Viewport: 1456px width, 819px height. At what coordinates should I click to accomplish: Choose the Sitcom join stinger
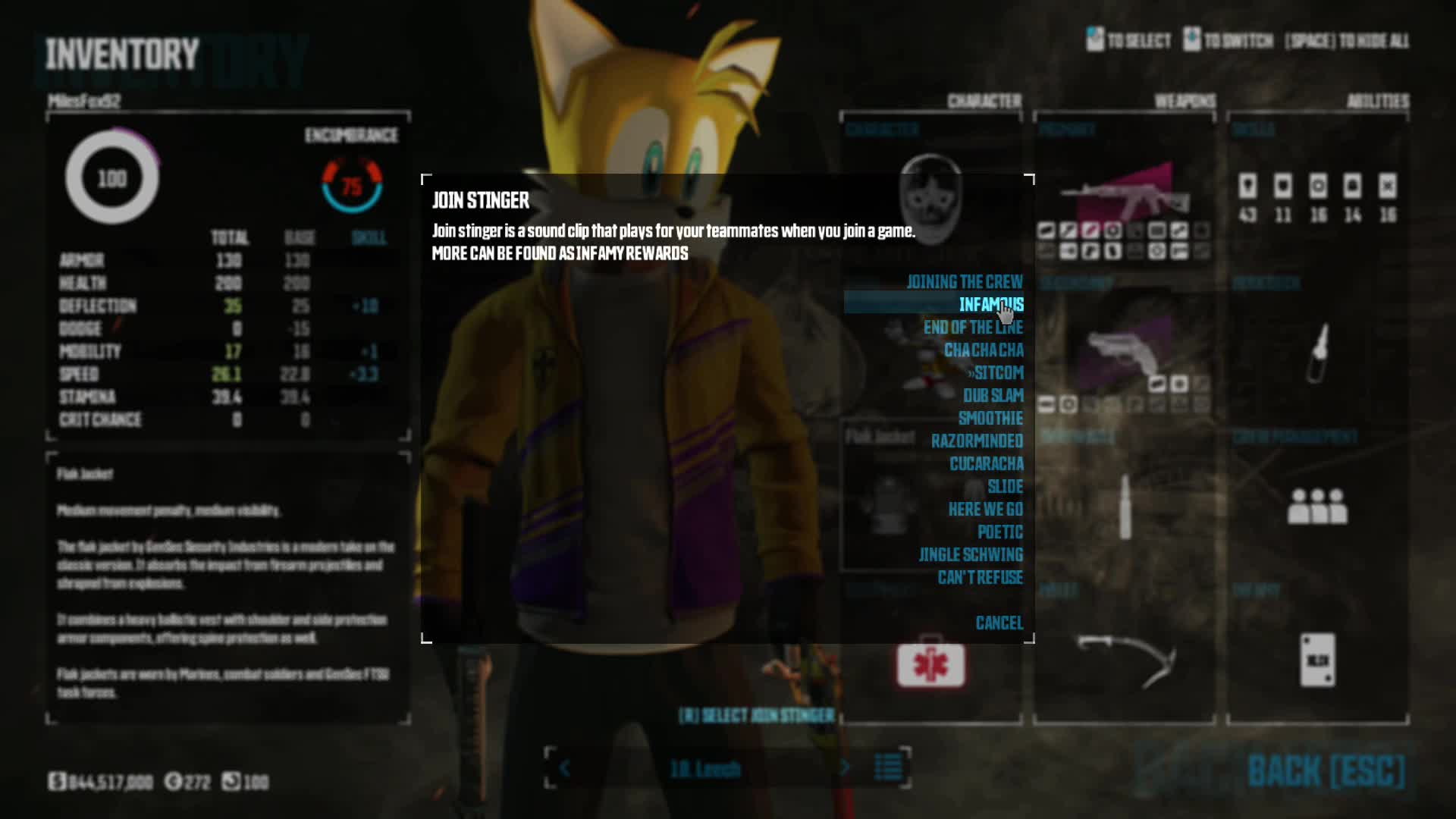[997, 373]
